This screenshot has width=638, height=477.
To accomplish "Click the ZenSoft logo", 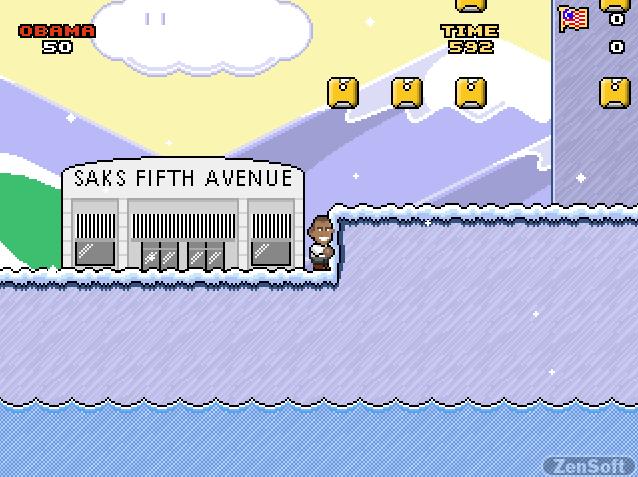I will pos(589,465).
